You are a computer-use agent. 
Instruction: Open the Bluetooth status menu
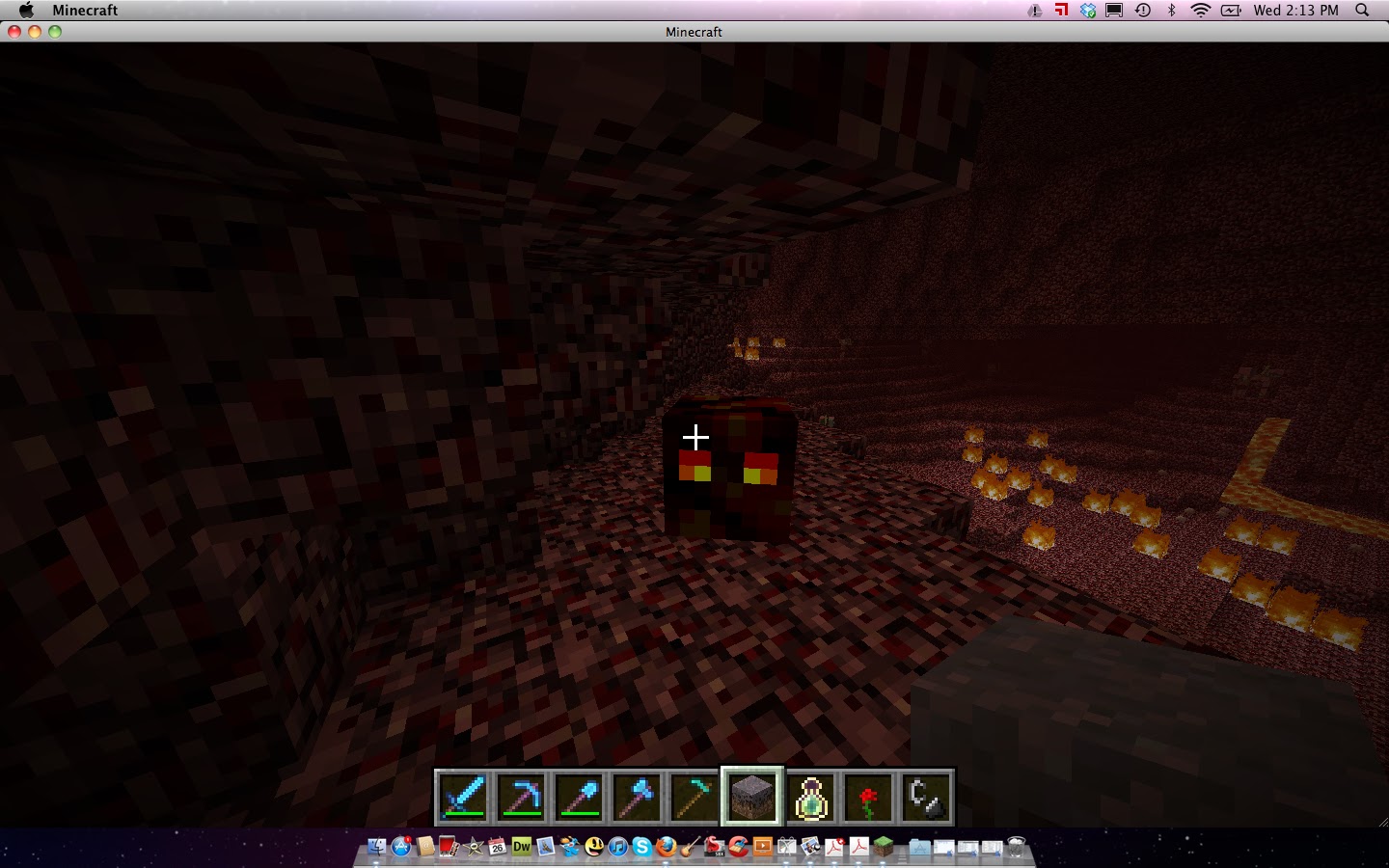click(1172, 11)
